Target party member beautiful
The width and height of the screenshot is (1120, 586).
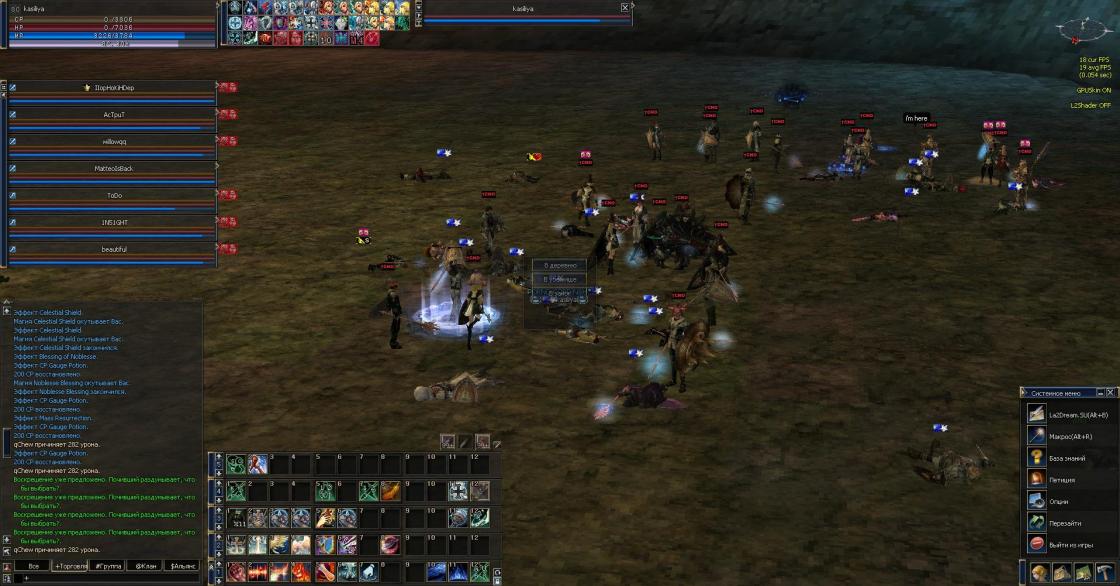[x=113, y=249]
